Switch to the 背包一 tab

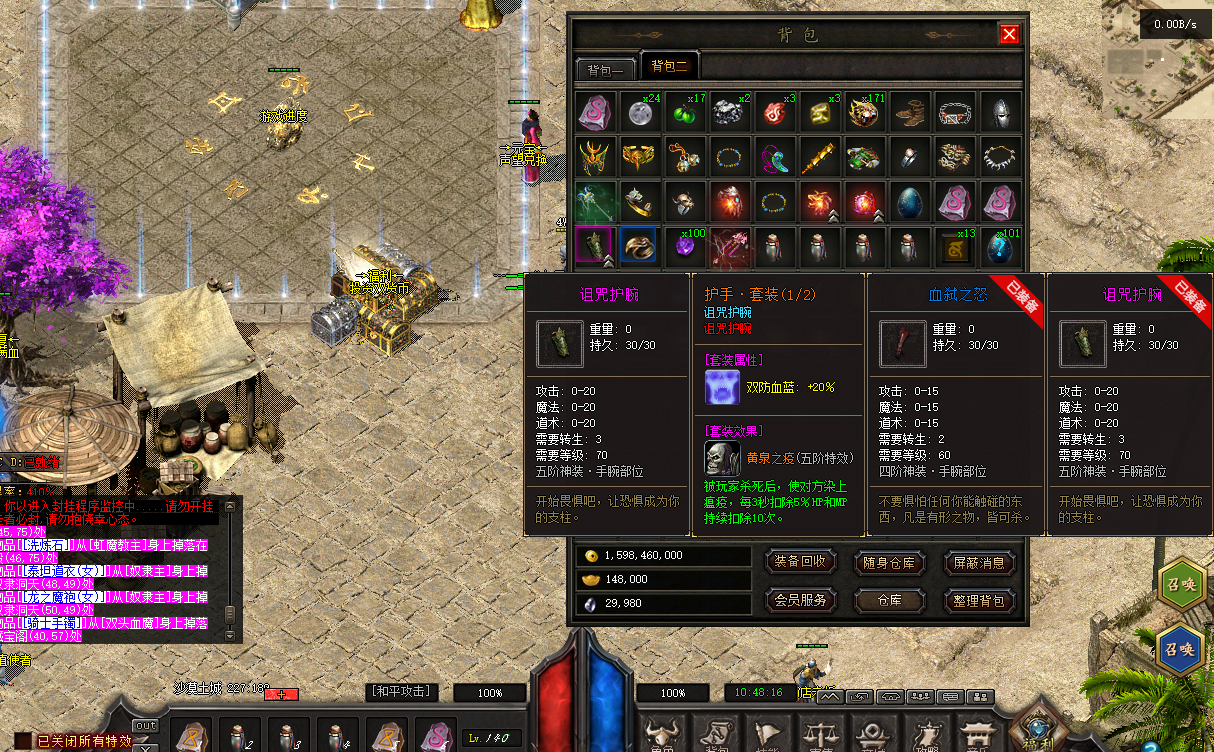click(606, 69)
